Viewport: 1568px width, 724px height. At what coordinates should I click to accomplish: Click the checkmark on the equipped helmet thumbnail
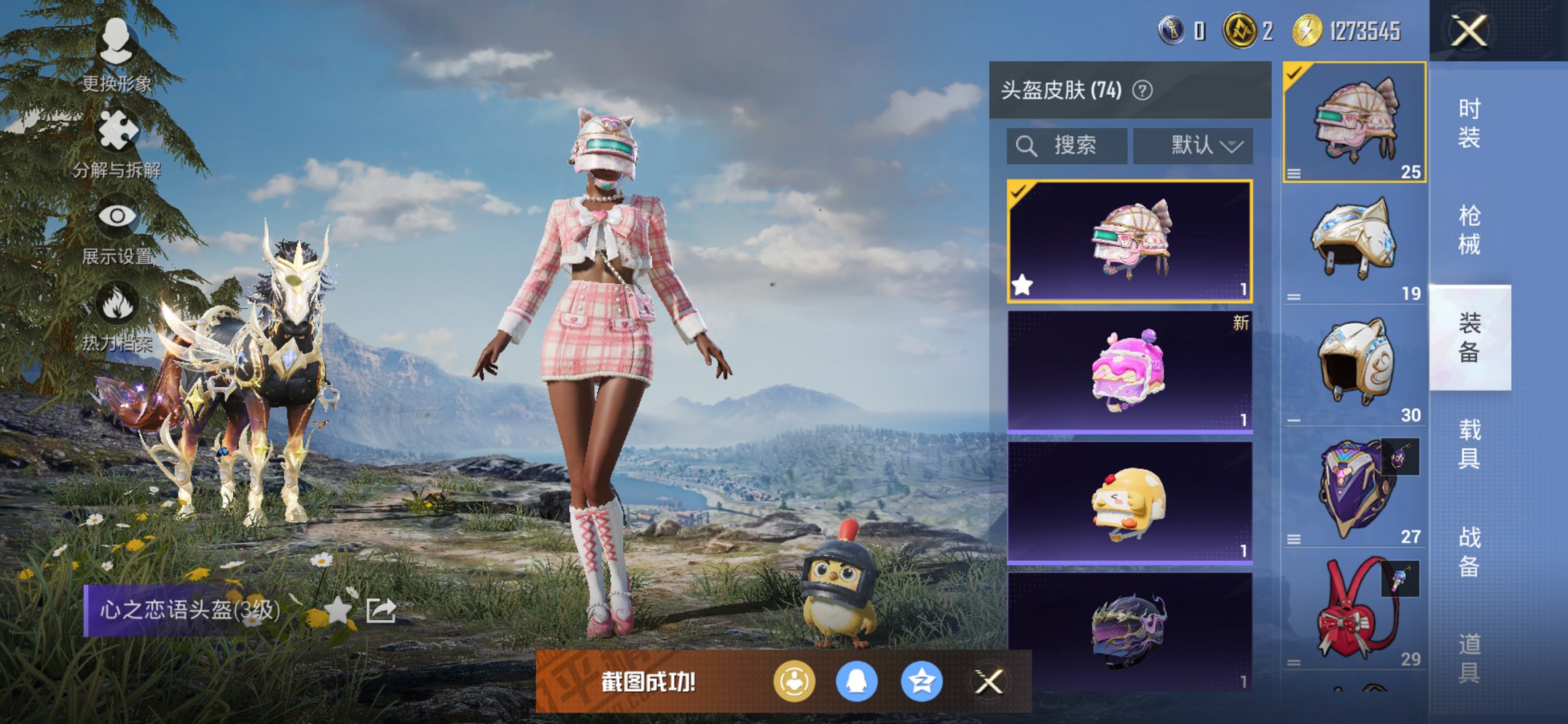pyautogui.click(x=1294, y=73)
